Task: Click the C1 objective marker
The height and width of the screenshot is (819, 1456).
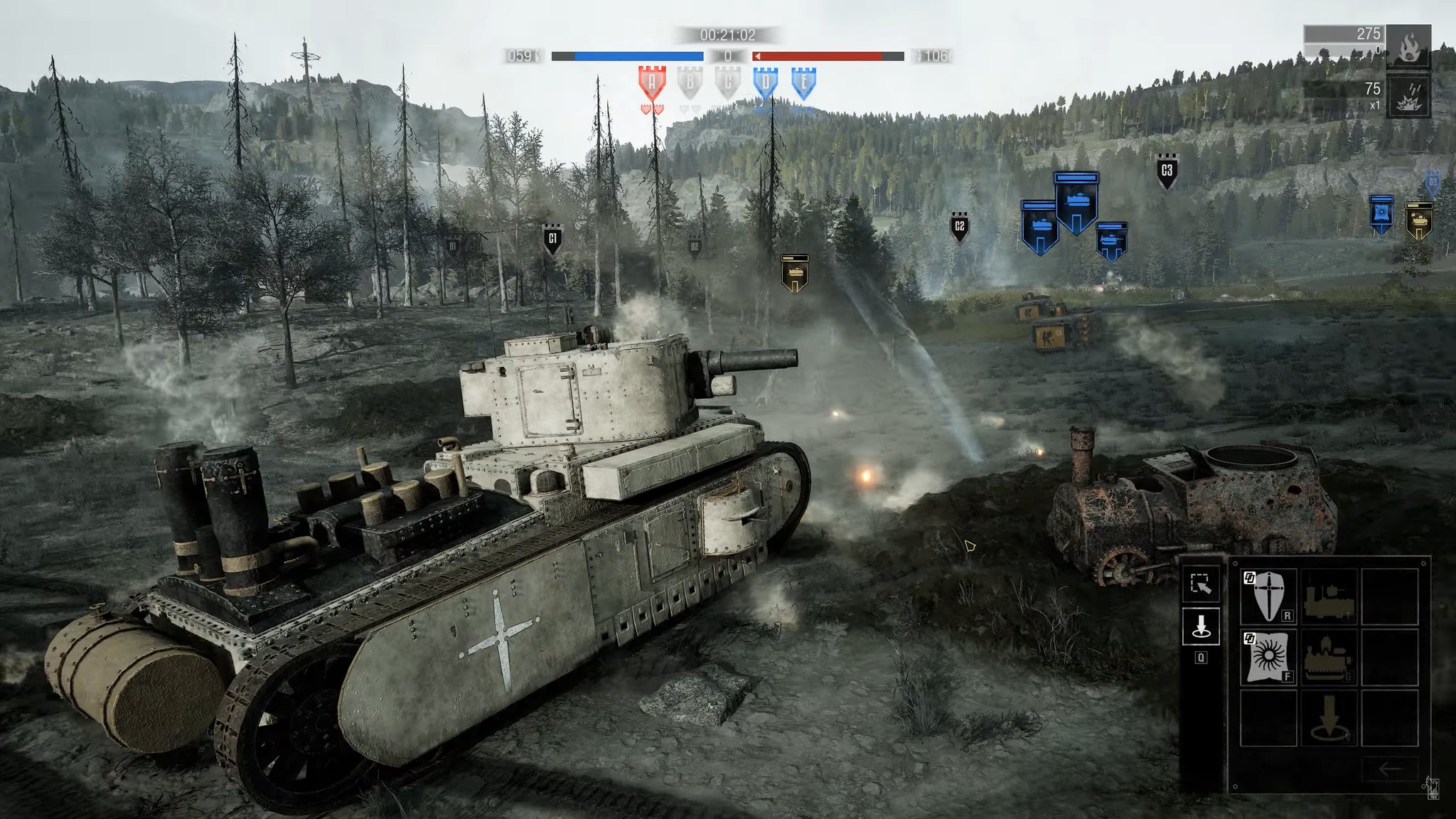Action: click(552, 240)
